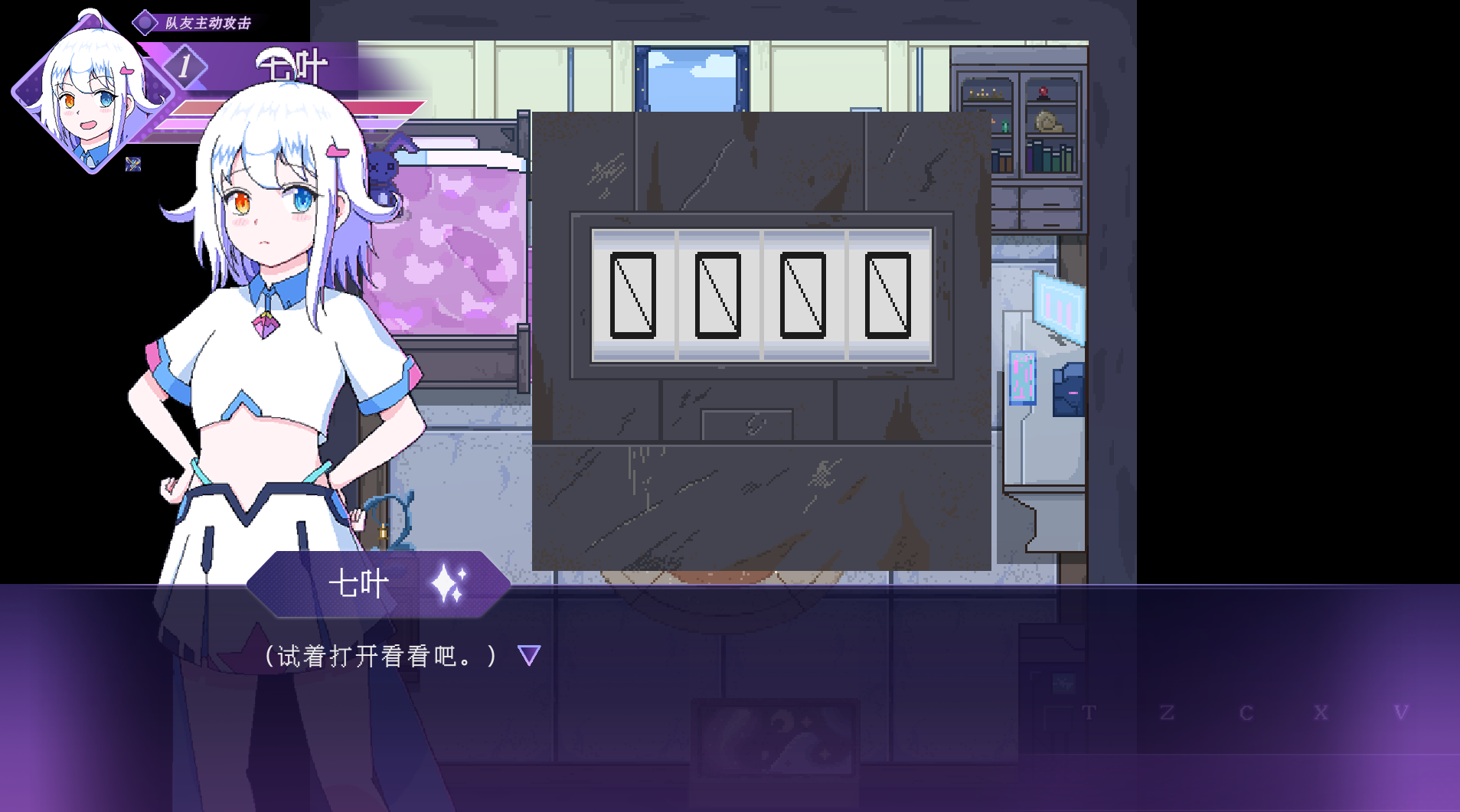Click the level 1 diamond badge
Image resolution: width=1460 pixels, height=812 pixels.
click(x=184, y=66)
